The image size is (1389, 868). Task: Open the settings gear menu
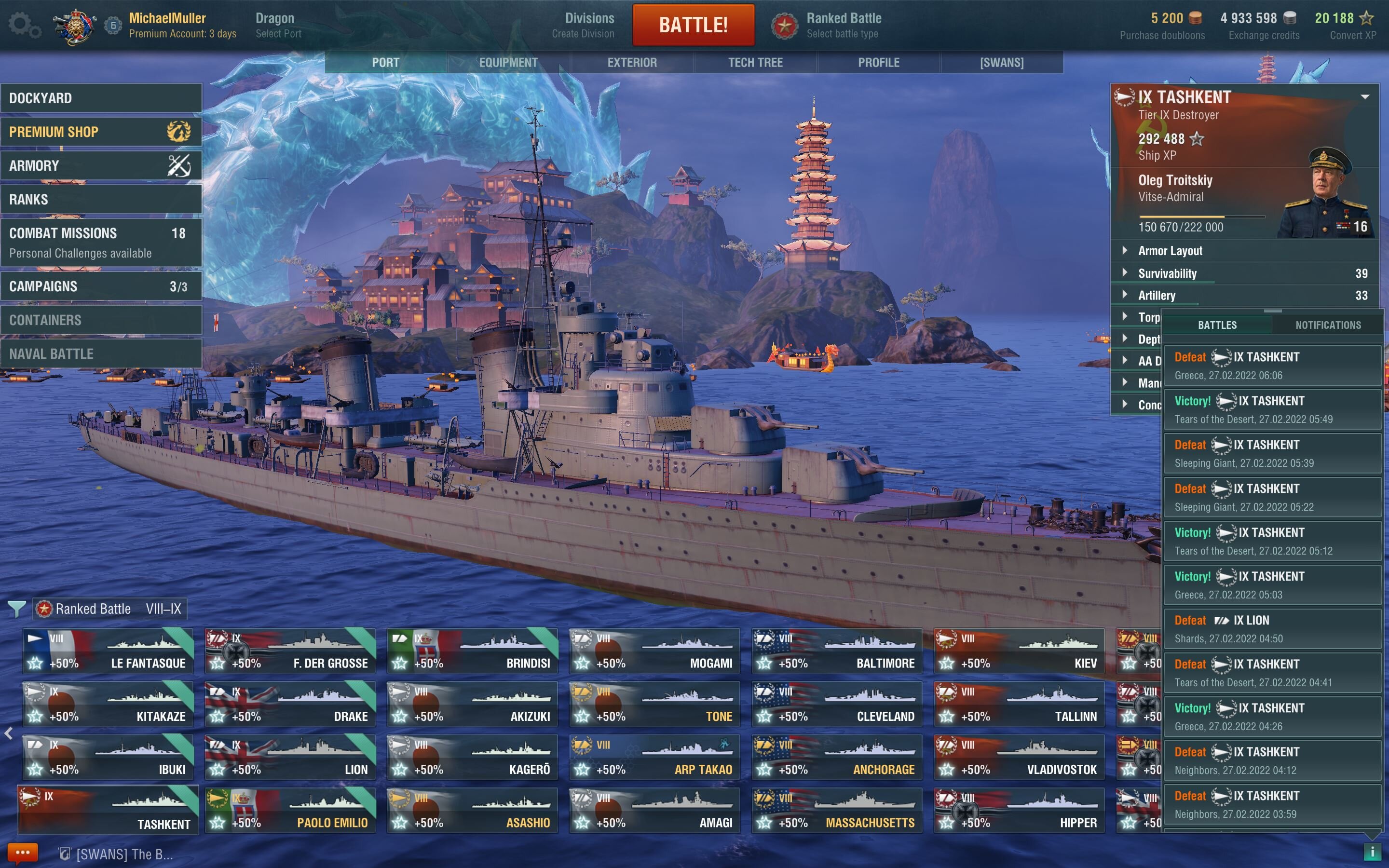[x=23, y=25]
